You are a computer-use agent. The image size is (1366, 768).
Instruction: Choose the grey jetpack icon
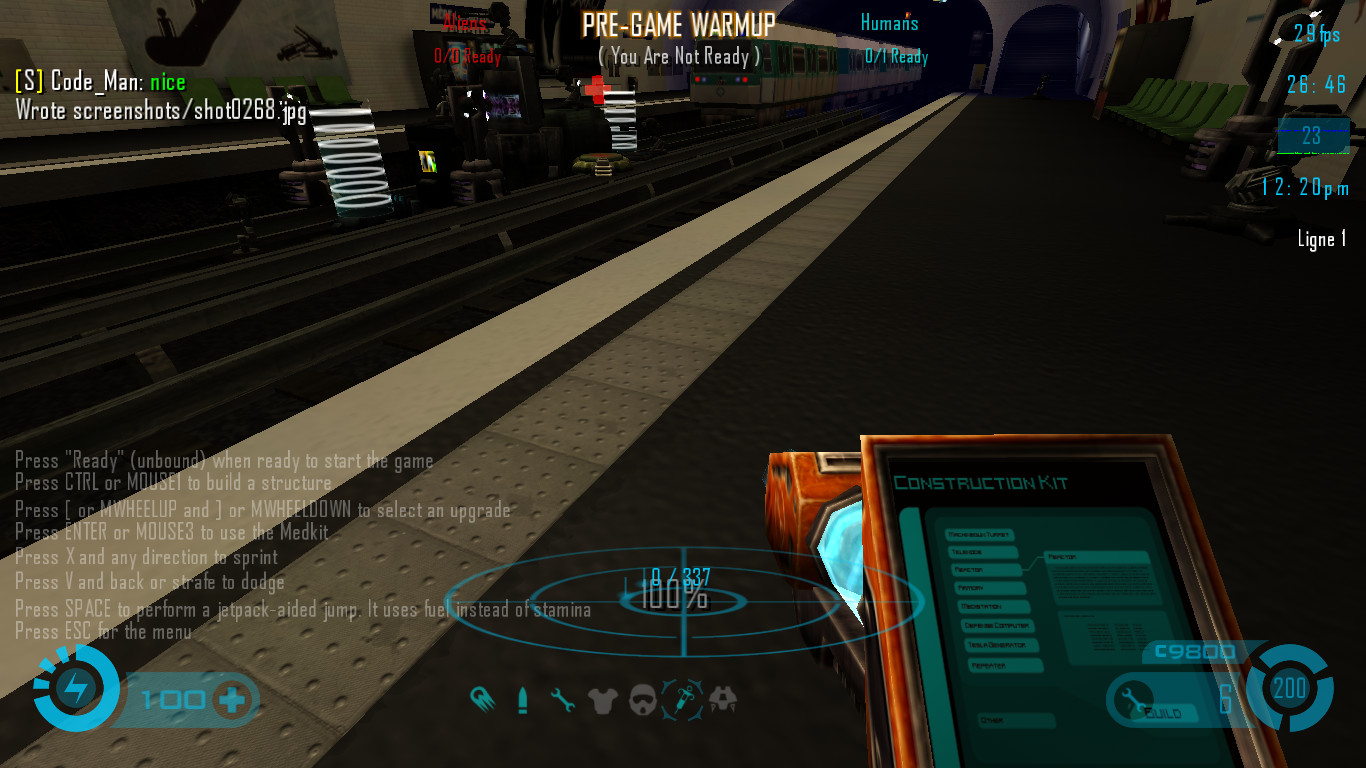click(723, 699)
